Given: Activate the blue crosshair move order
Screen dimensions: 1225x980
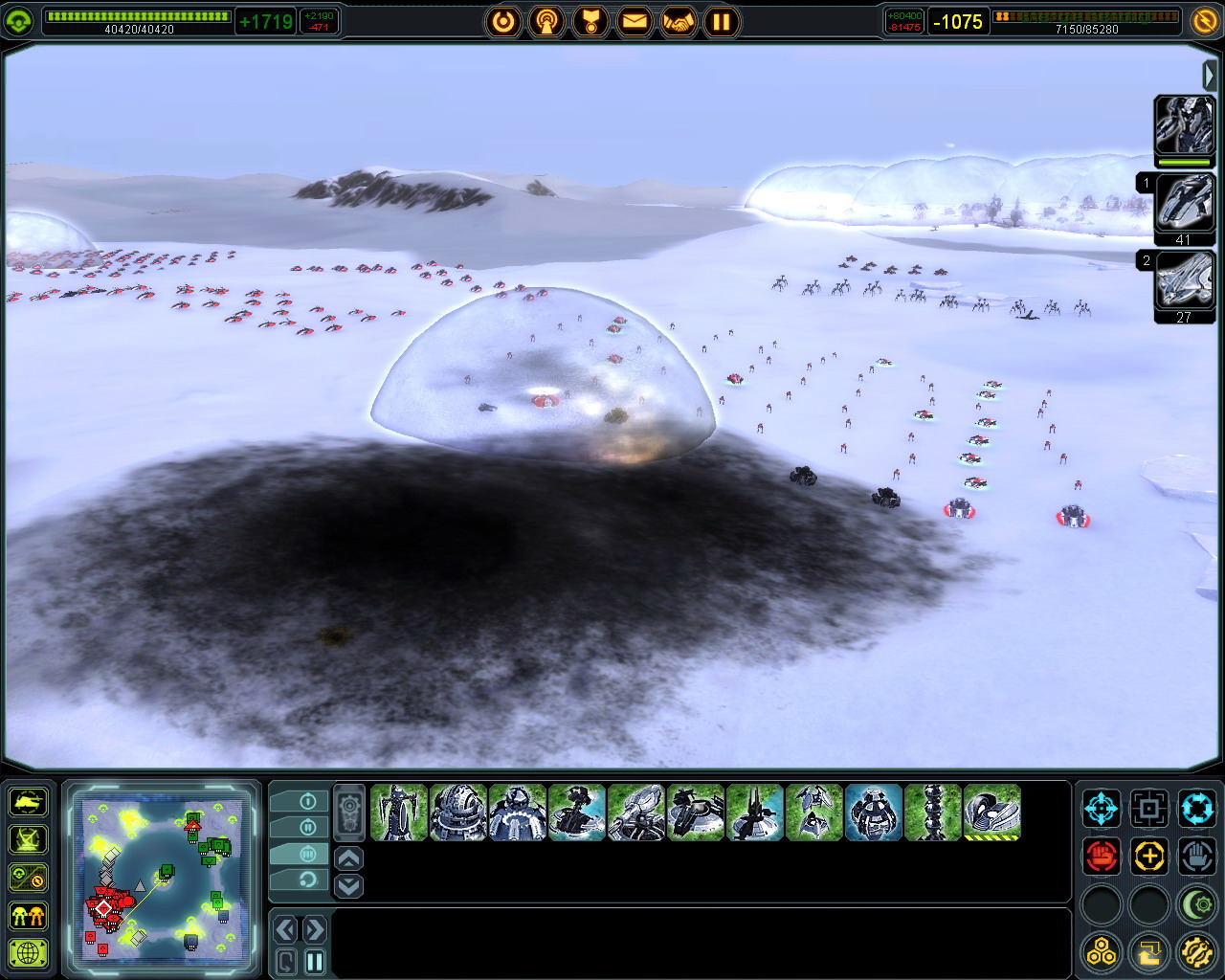Looking at the screenshot, I should pos(1102,809).
